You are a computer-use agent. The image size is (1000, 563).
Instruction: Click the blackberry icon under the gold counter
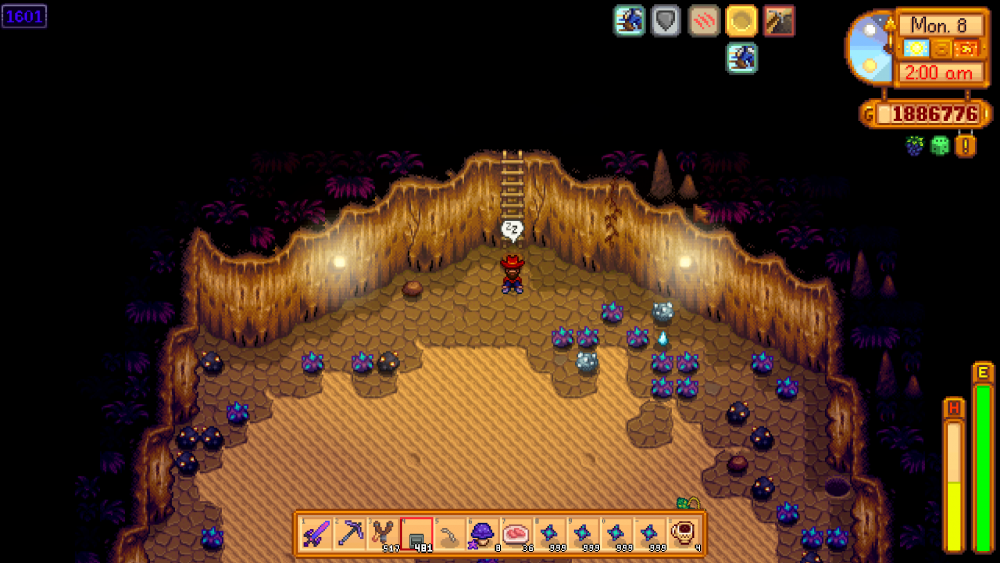point(915,146)
